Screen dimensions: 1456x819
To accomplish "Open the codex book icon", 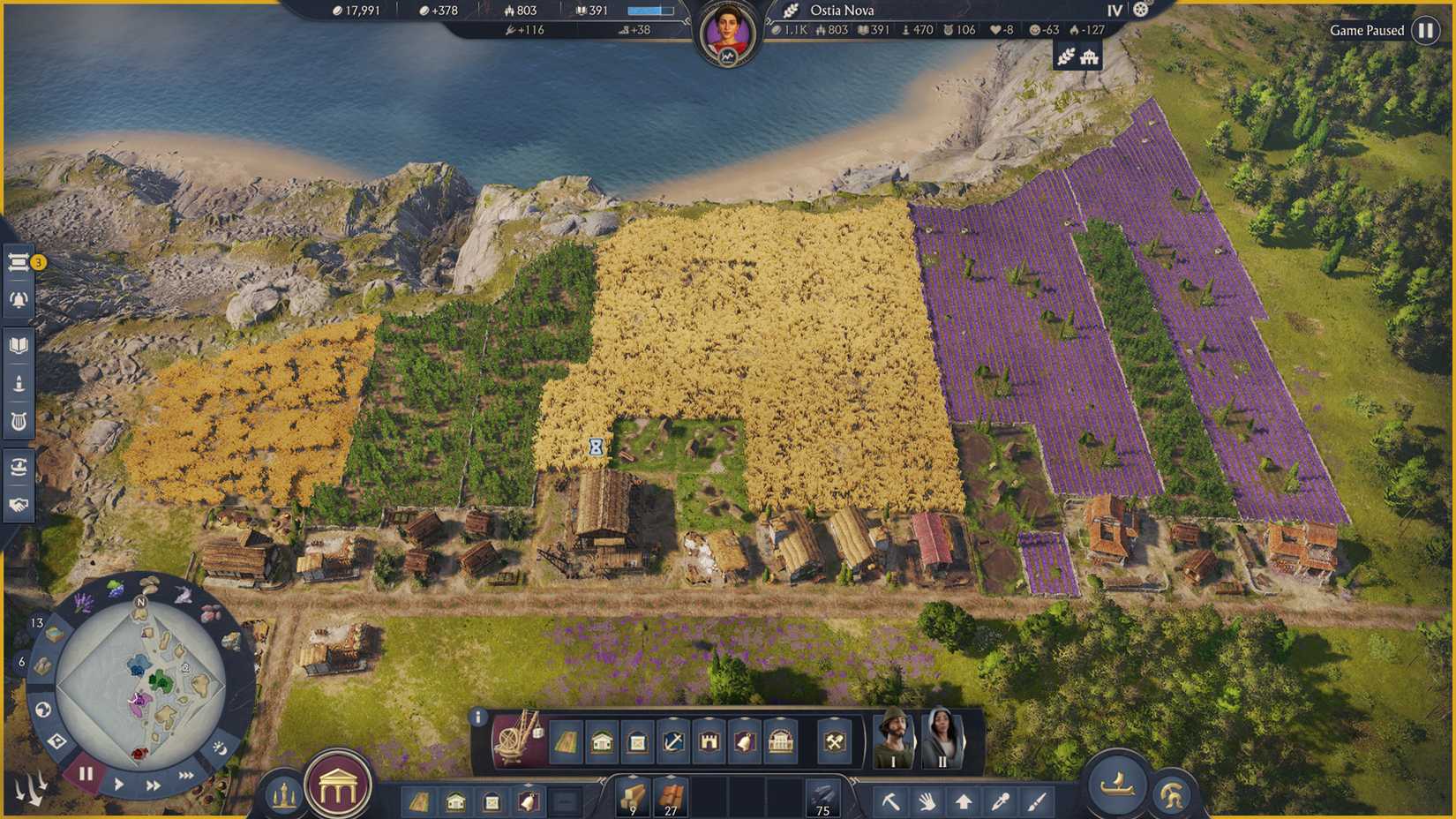I will tap(19, 345).
